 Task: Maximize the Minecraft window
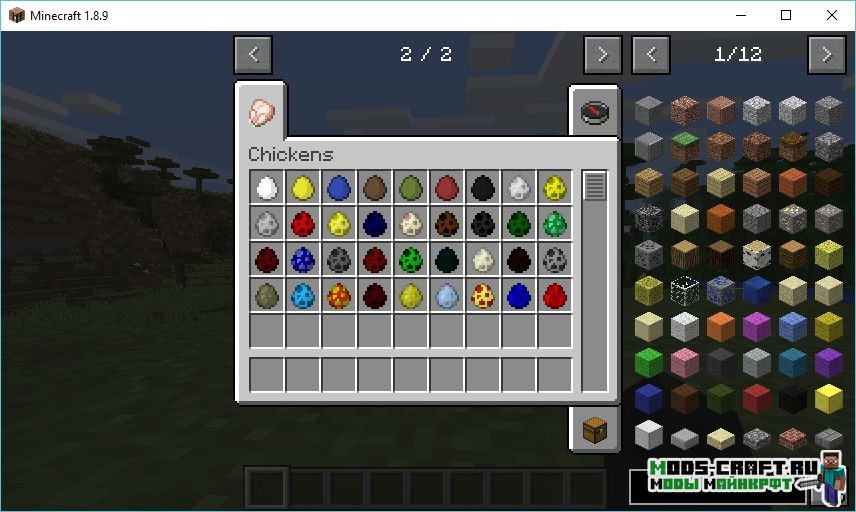pyautogui.click(x=786, y=15)
